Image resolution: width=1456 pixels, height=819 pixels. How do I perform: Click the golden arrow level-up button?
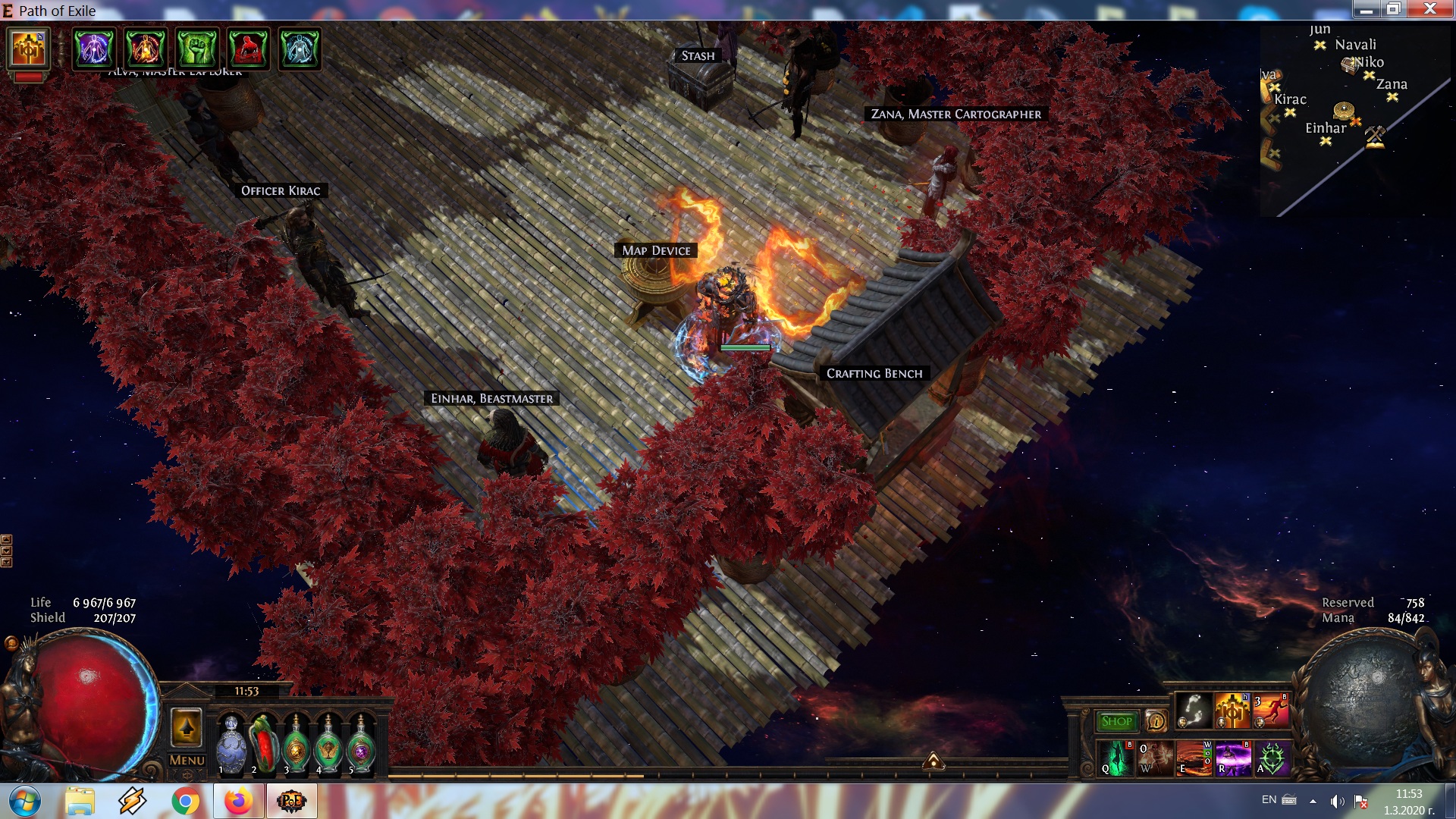pyautogui.click(x=187, y=728)
